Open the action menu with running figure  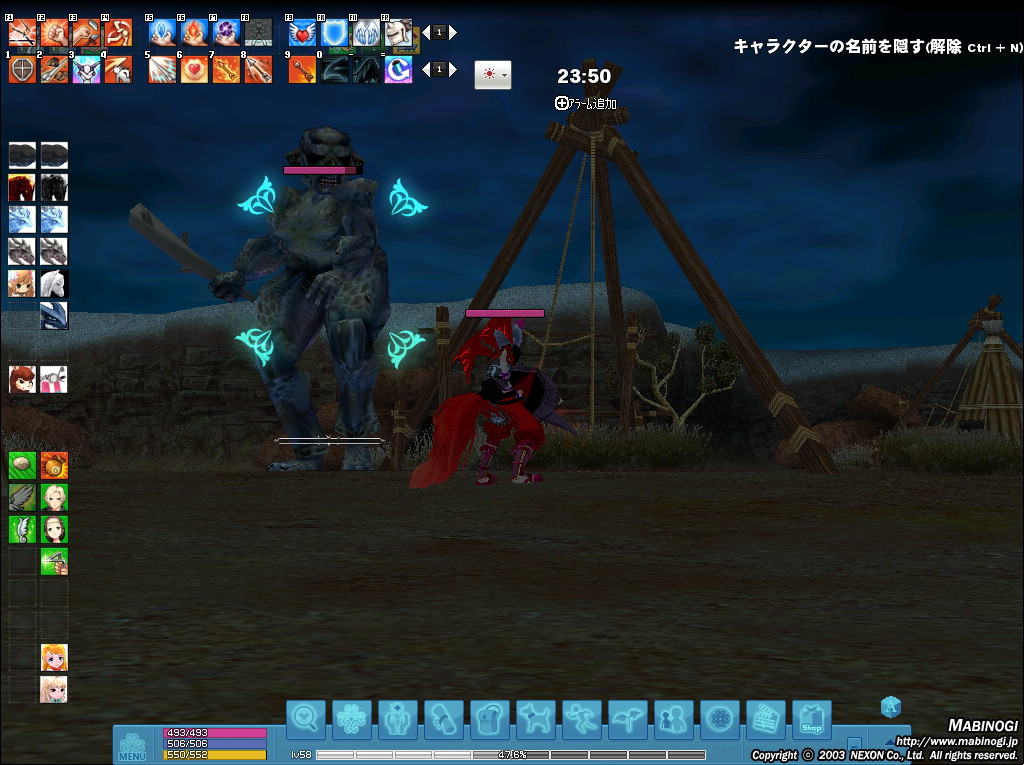(x=581, y=719)
